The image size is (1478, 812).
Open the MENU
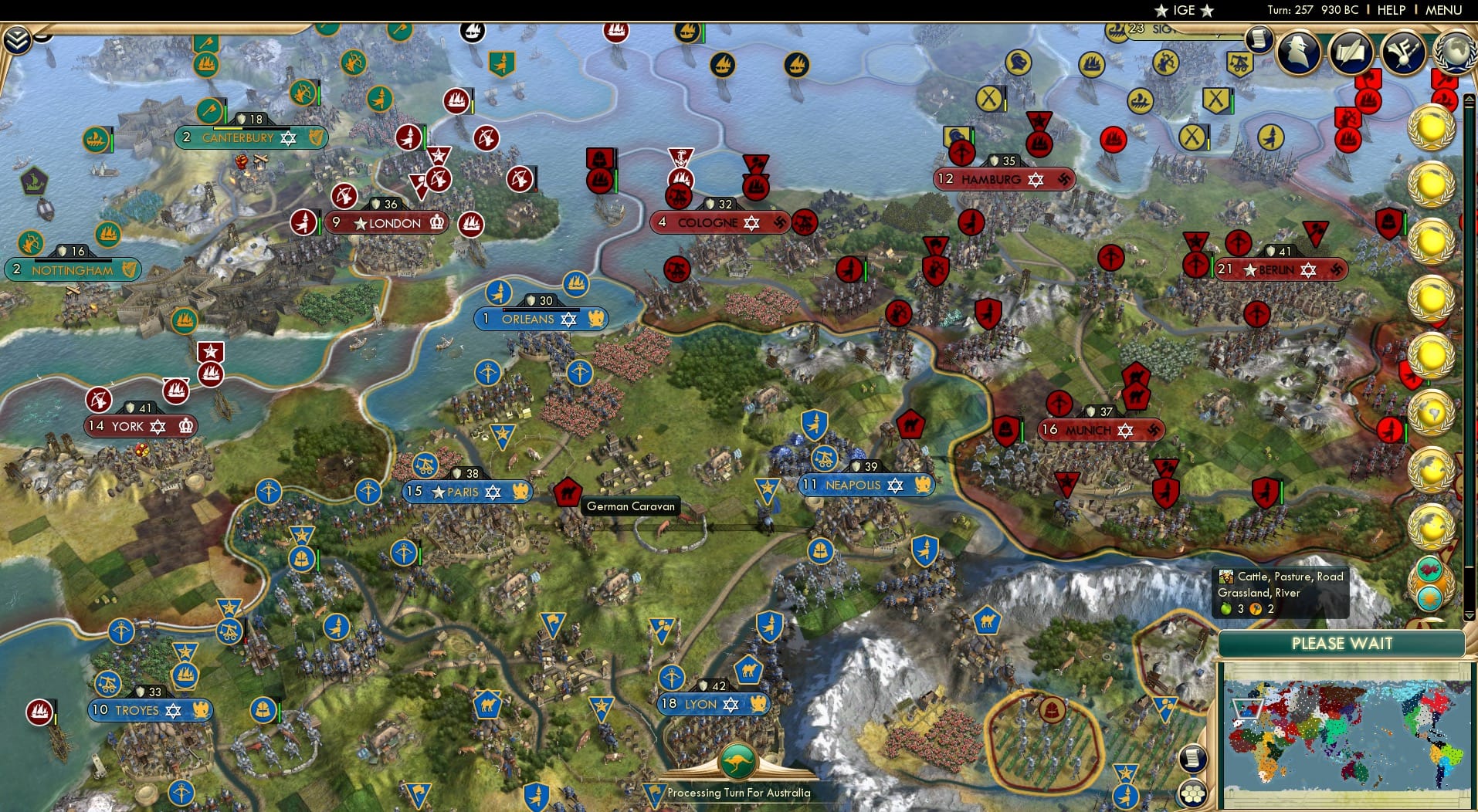1443,10
